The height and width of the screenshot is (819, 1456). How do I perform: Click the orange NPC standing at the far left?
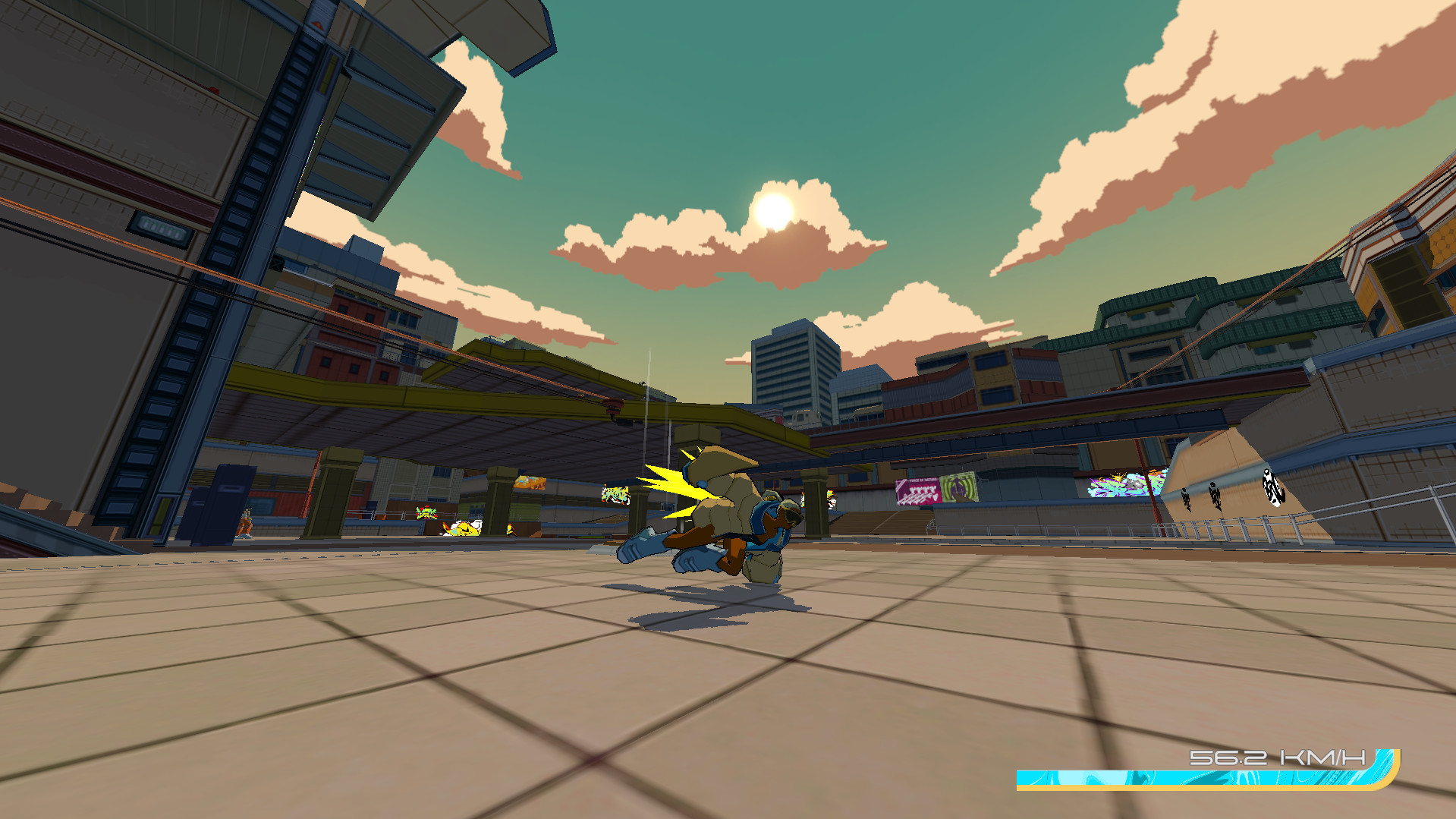coord(245,523)
